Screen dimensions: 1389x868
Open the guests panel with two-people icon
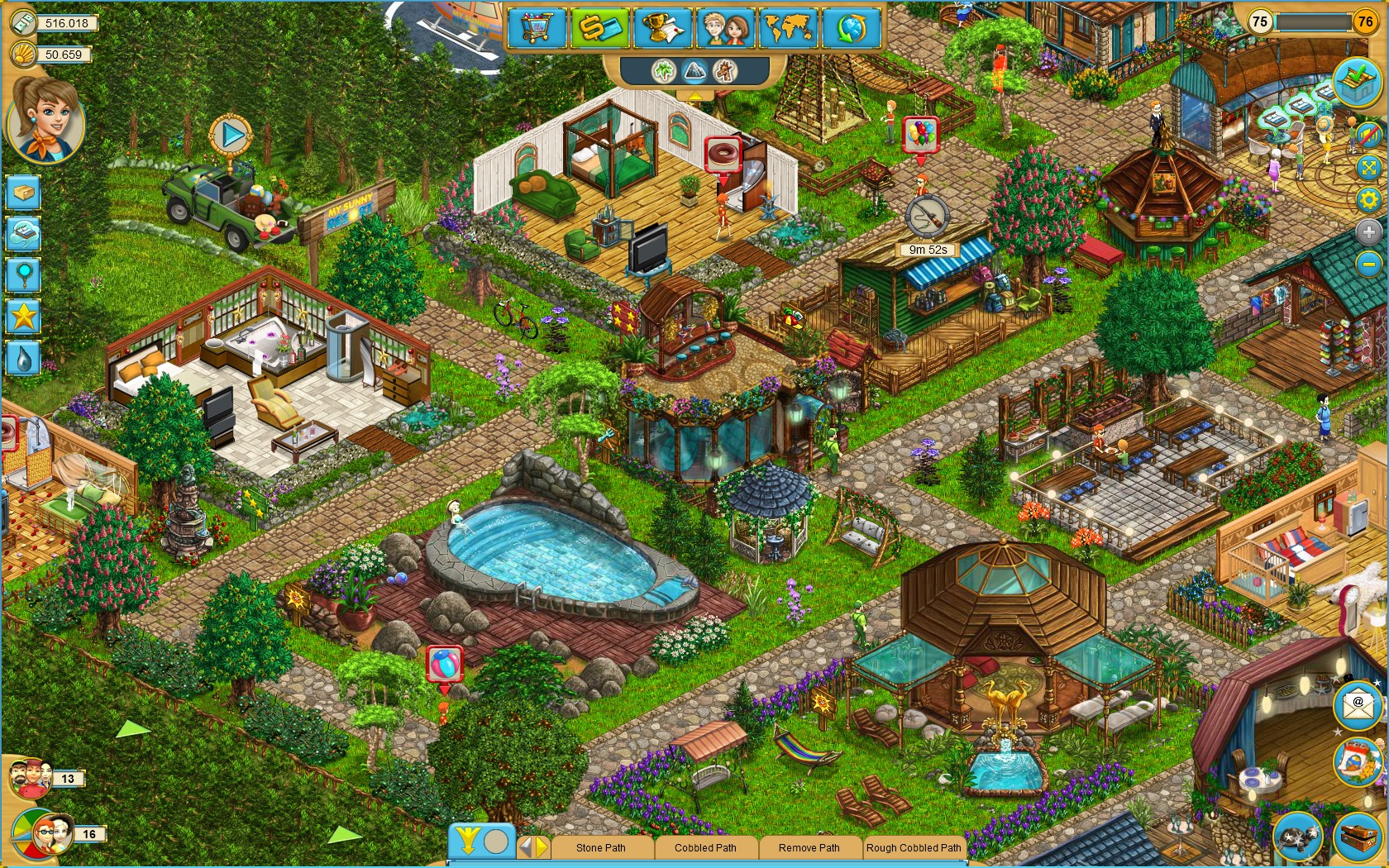(x=725, y=28)
